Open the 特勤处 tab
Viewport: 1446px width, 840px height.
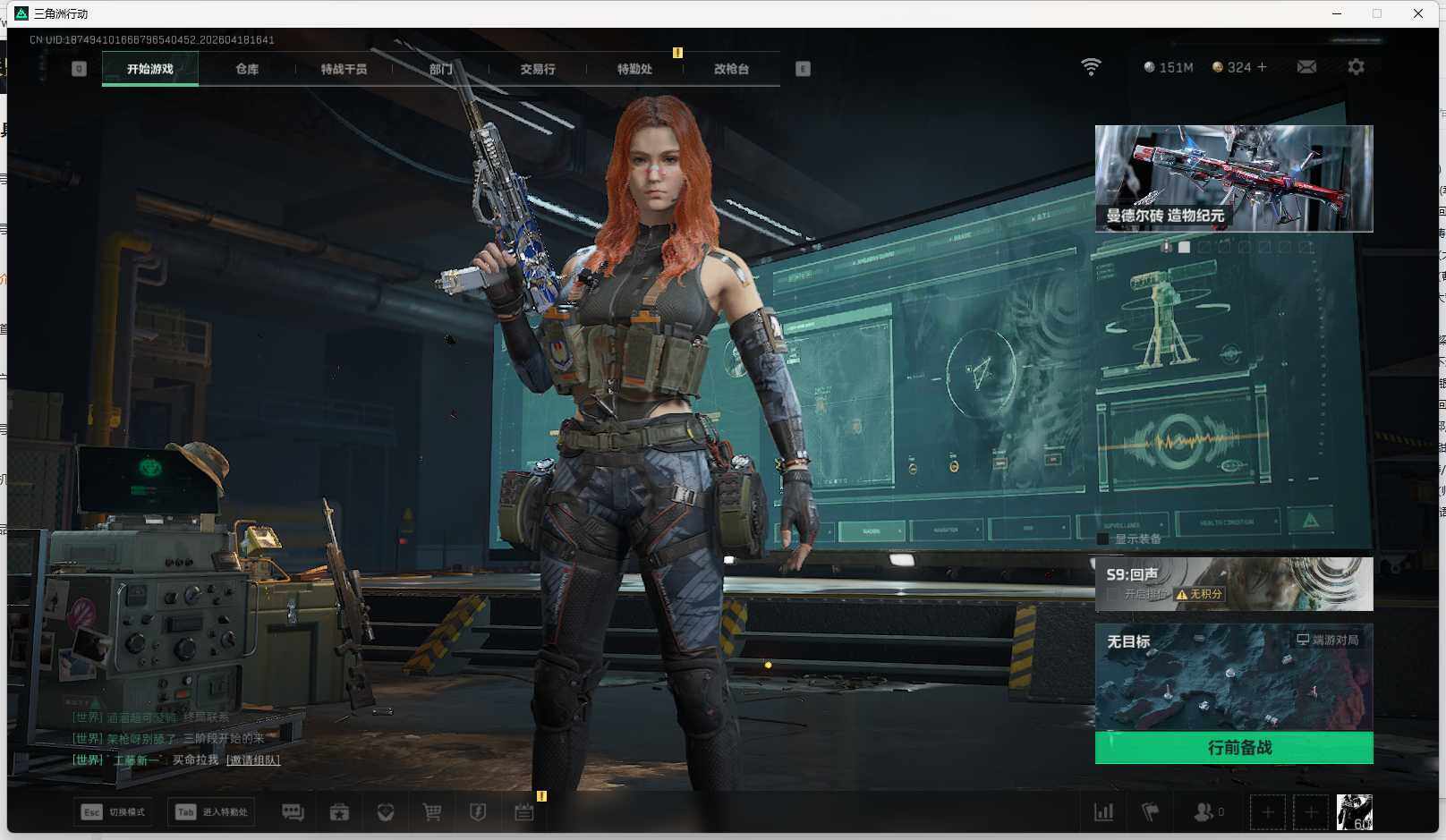pos(634,69)
